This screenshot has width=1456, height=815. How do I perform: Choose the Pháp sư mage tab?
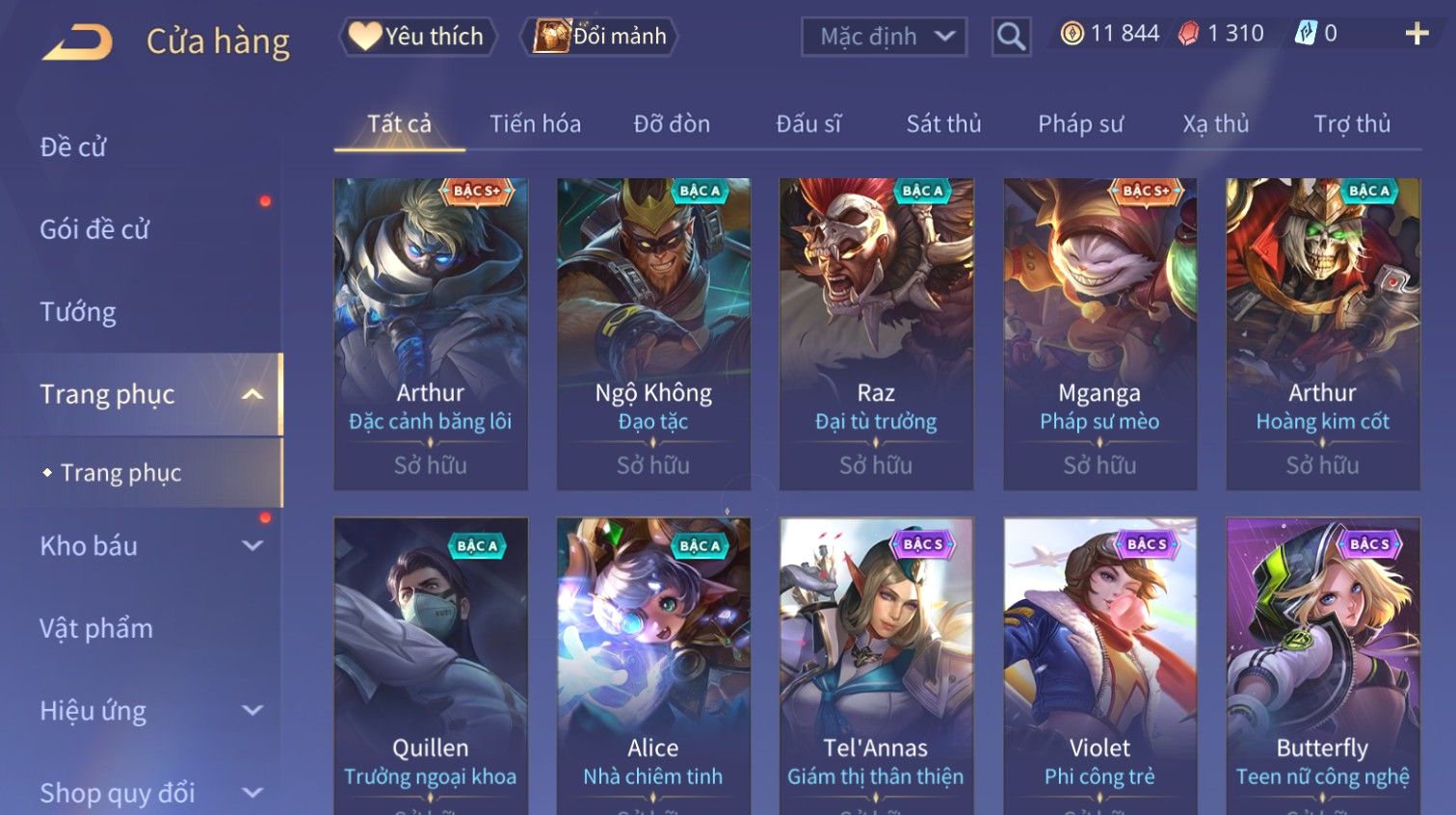[1080, 124]
